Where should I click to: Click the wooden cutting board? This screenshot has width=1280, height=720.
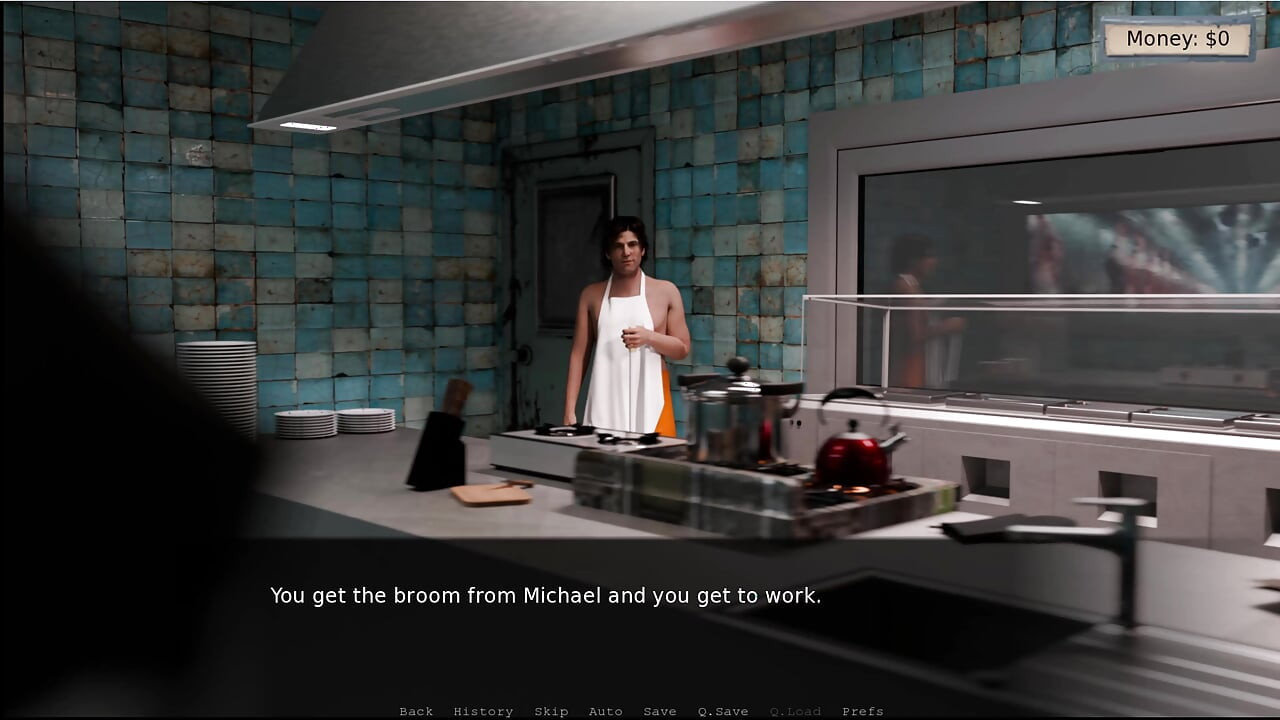tap(490, 495)
